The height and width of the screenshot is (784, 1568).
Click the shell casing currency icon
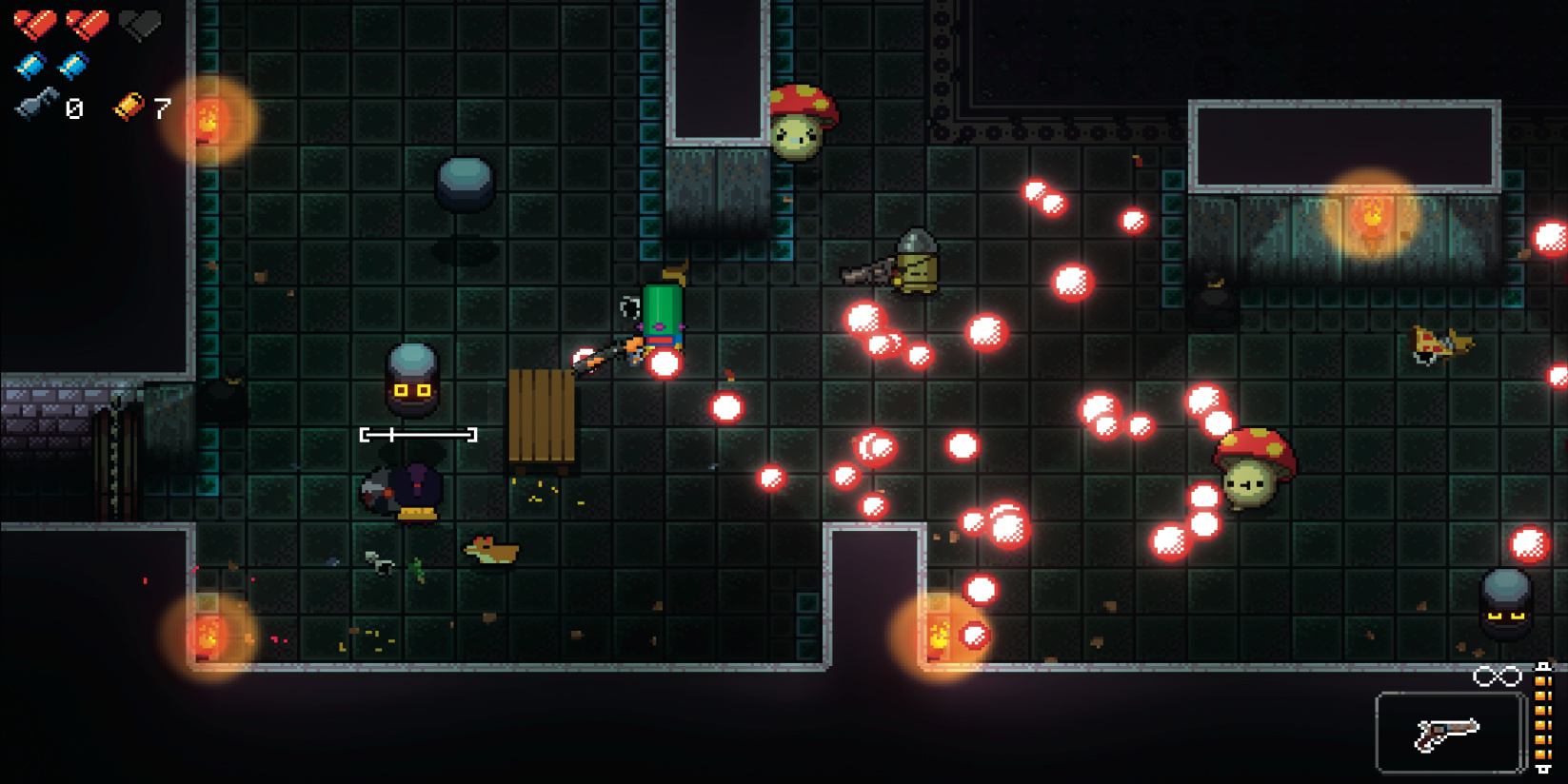click(129, 107)
